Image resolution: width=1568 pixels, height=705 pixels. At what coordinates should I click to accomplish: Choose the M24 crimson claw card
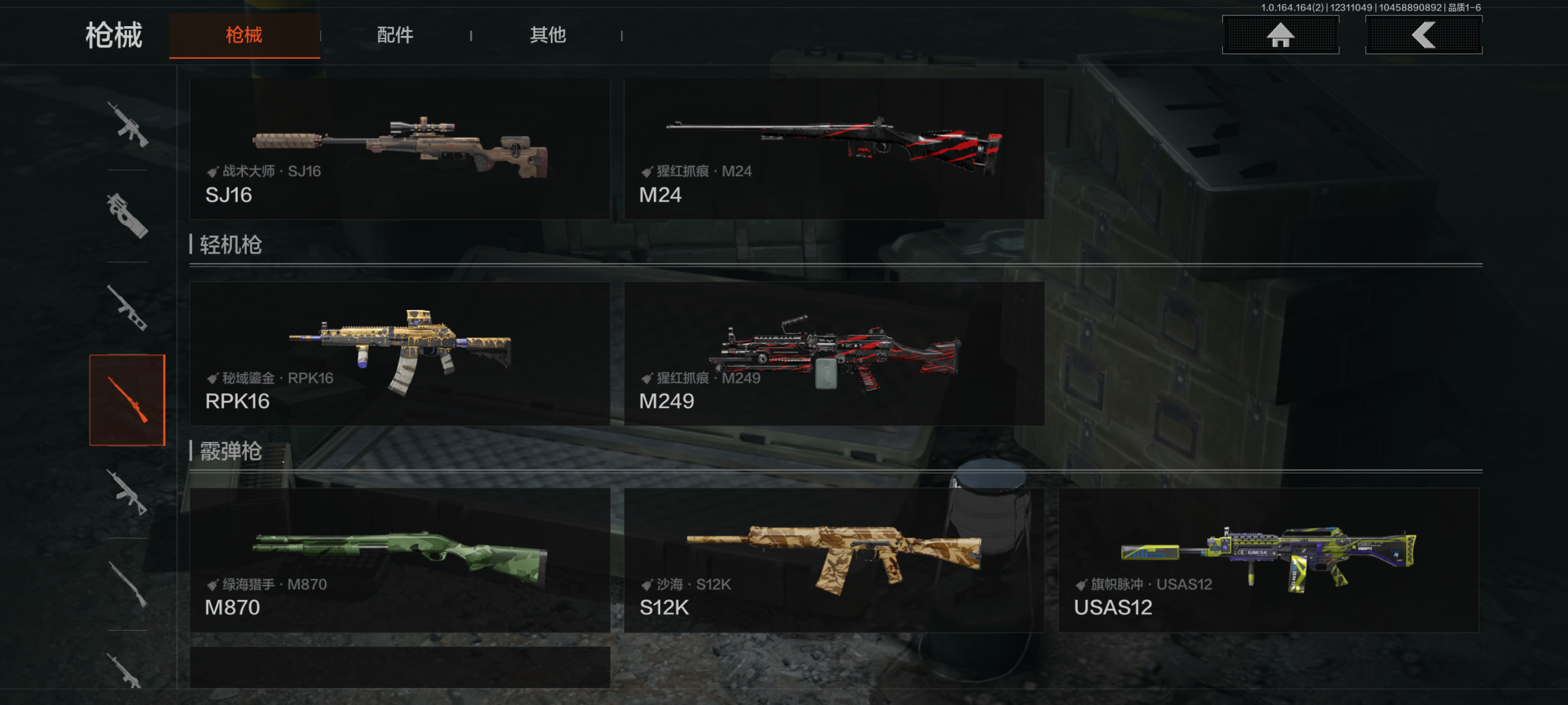tap(833, 149)
